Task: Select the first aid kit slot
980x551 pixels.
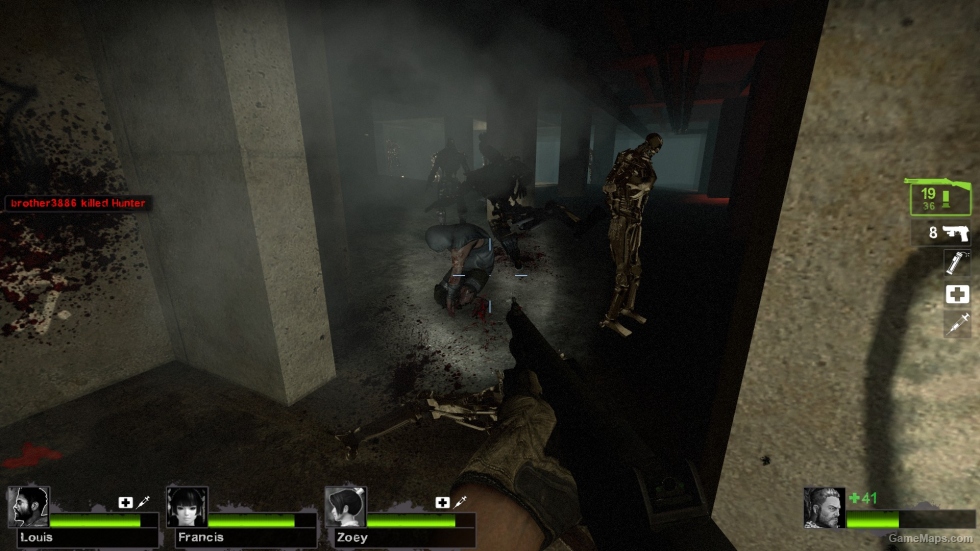Action: tap(957, 294)
